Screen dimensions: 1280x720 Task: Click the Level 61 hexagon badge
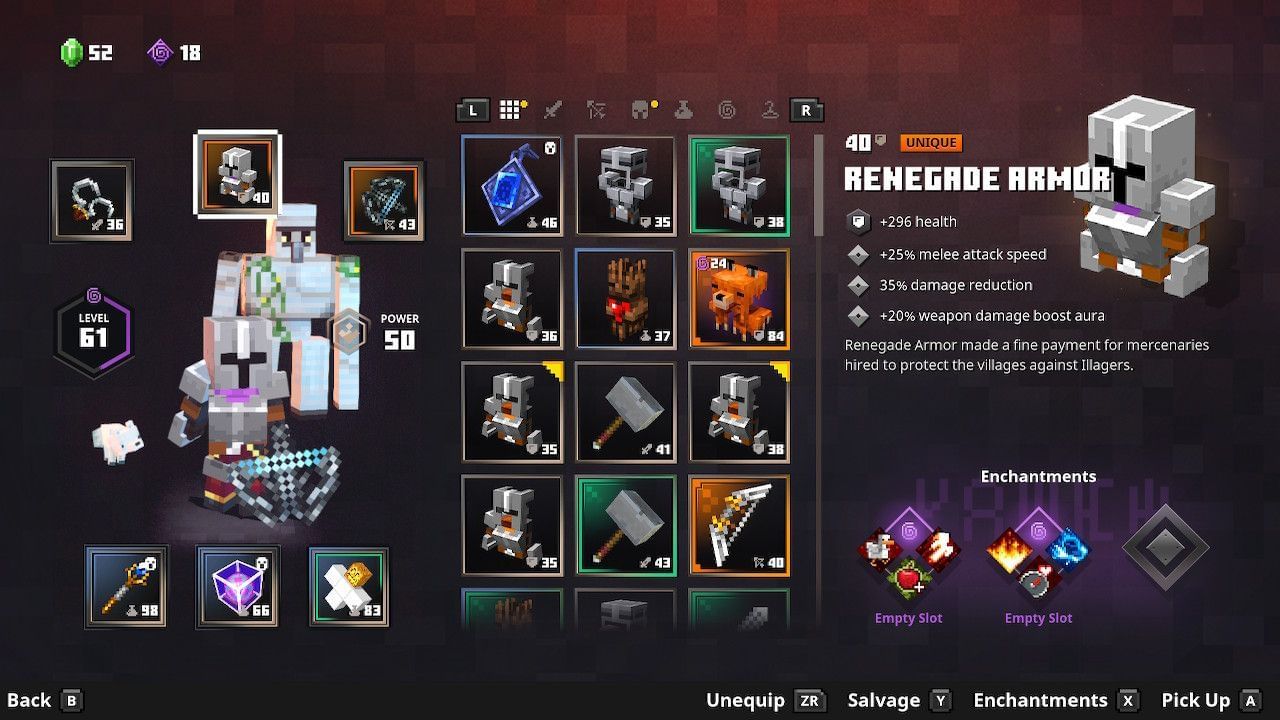point(94,330)
